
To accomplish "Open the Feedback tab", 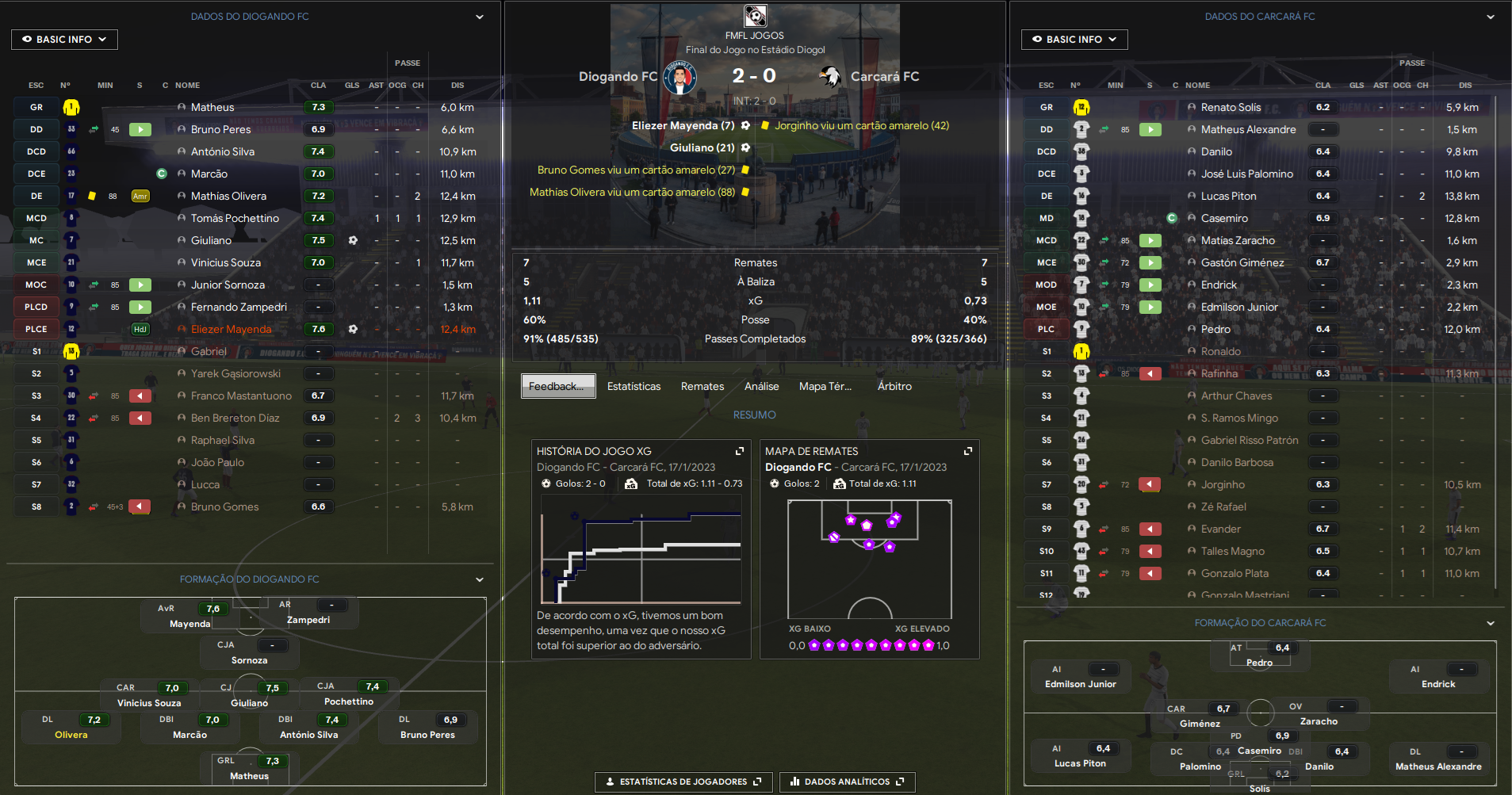I will (x=557, y=386).
